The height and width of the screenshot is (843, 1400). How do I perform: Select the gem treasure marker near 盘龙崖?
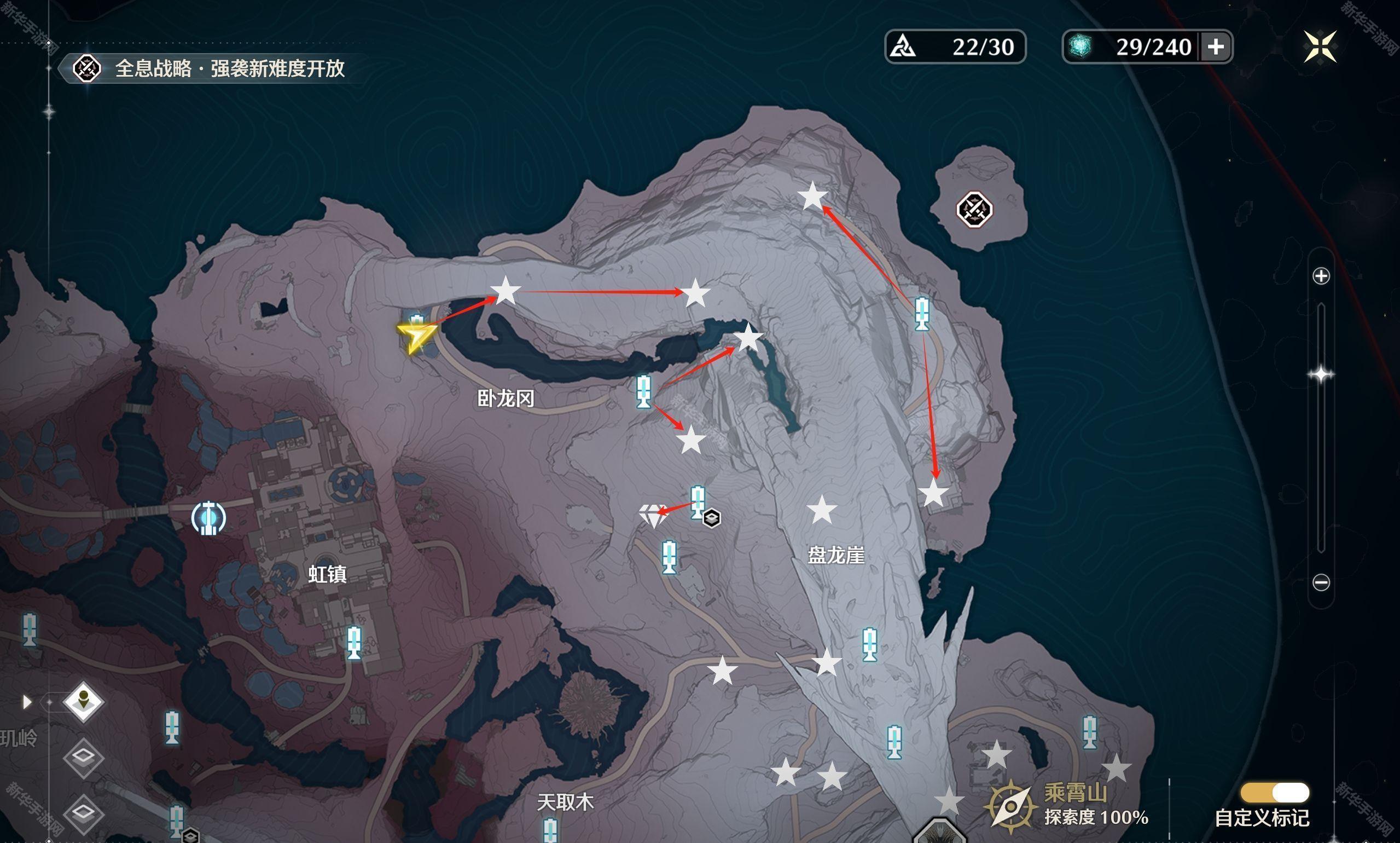click(654, 515)
